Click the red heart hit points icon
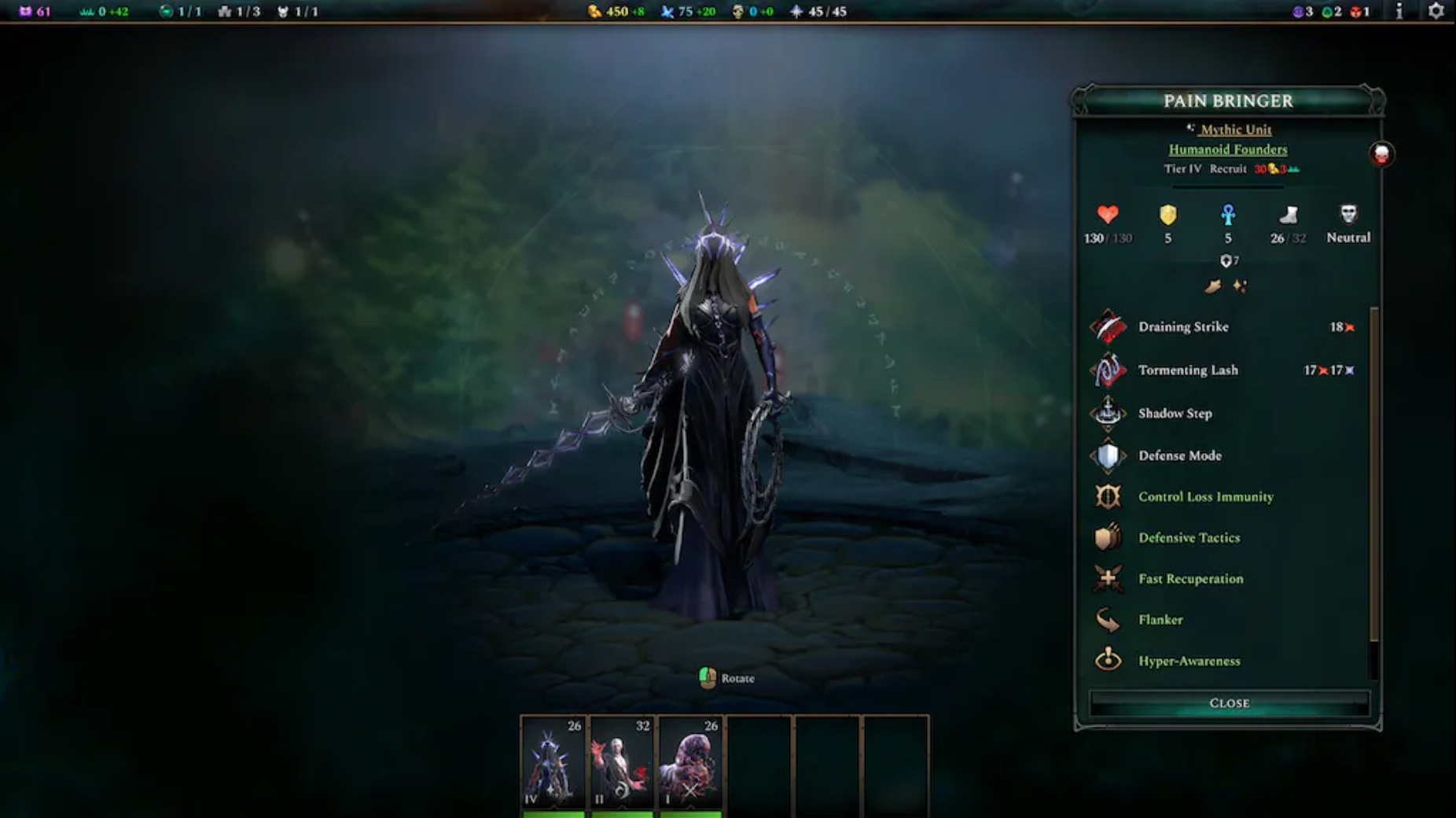The image size is (1456, 818). 1108,215
